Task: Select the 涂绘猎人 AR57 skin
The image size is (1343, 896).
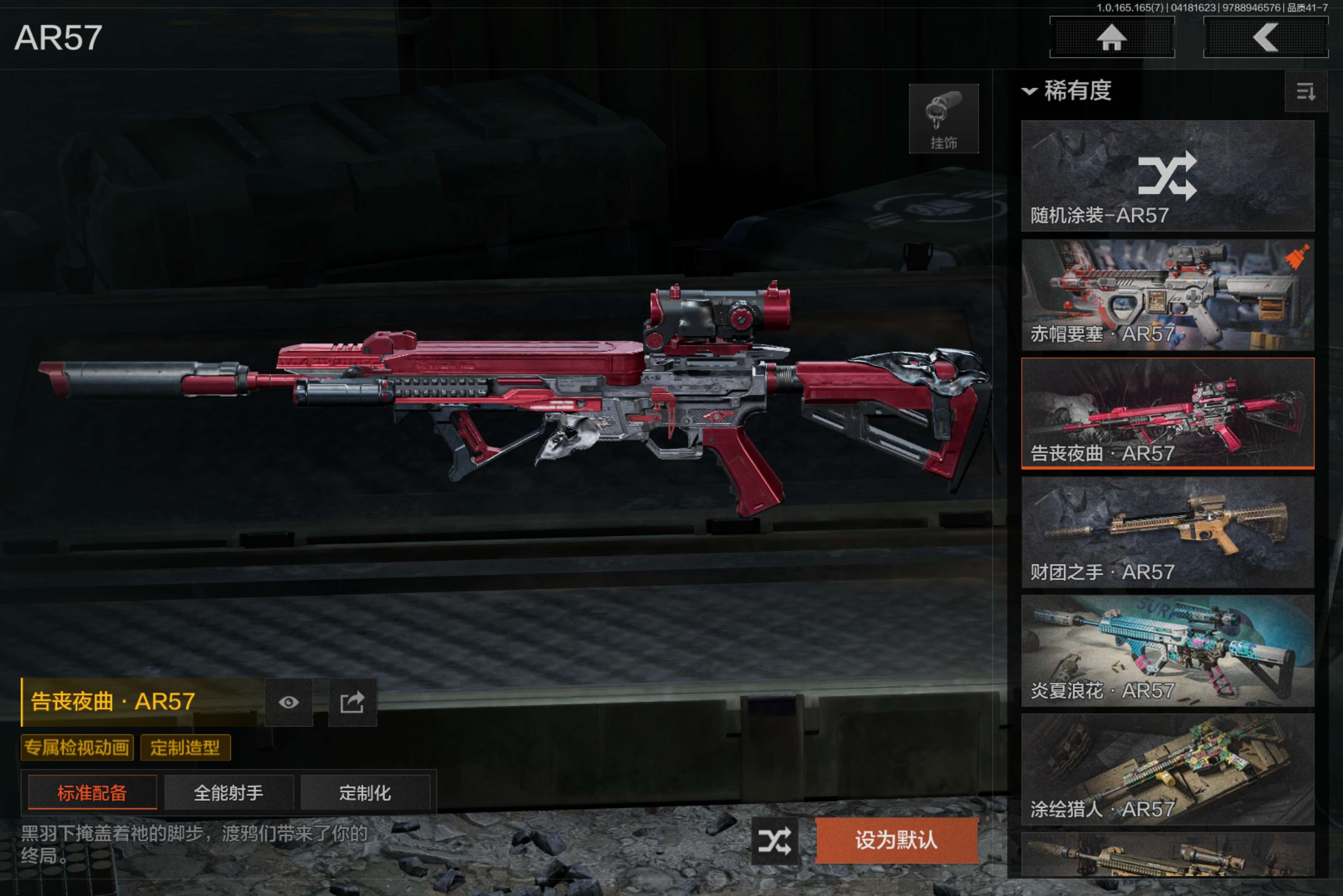Action: pyautogui.click(x=1167, y=769)
